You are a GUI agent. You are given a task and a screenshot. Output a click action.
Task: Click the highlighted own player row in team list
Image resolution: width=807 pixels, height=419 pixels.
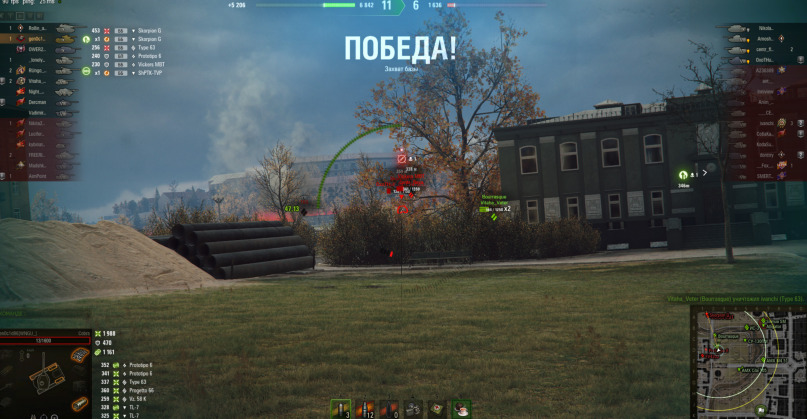click(x=37, y=39)
